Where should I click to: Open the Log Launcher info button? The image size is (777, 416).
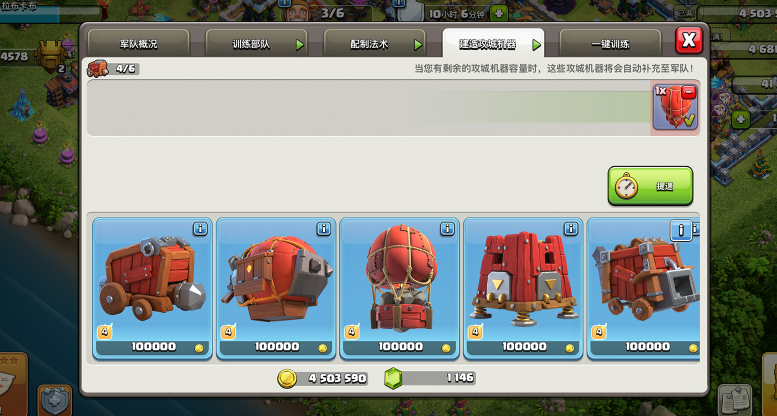tap(683, 230)
